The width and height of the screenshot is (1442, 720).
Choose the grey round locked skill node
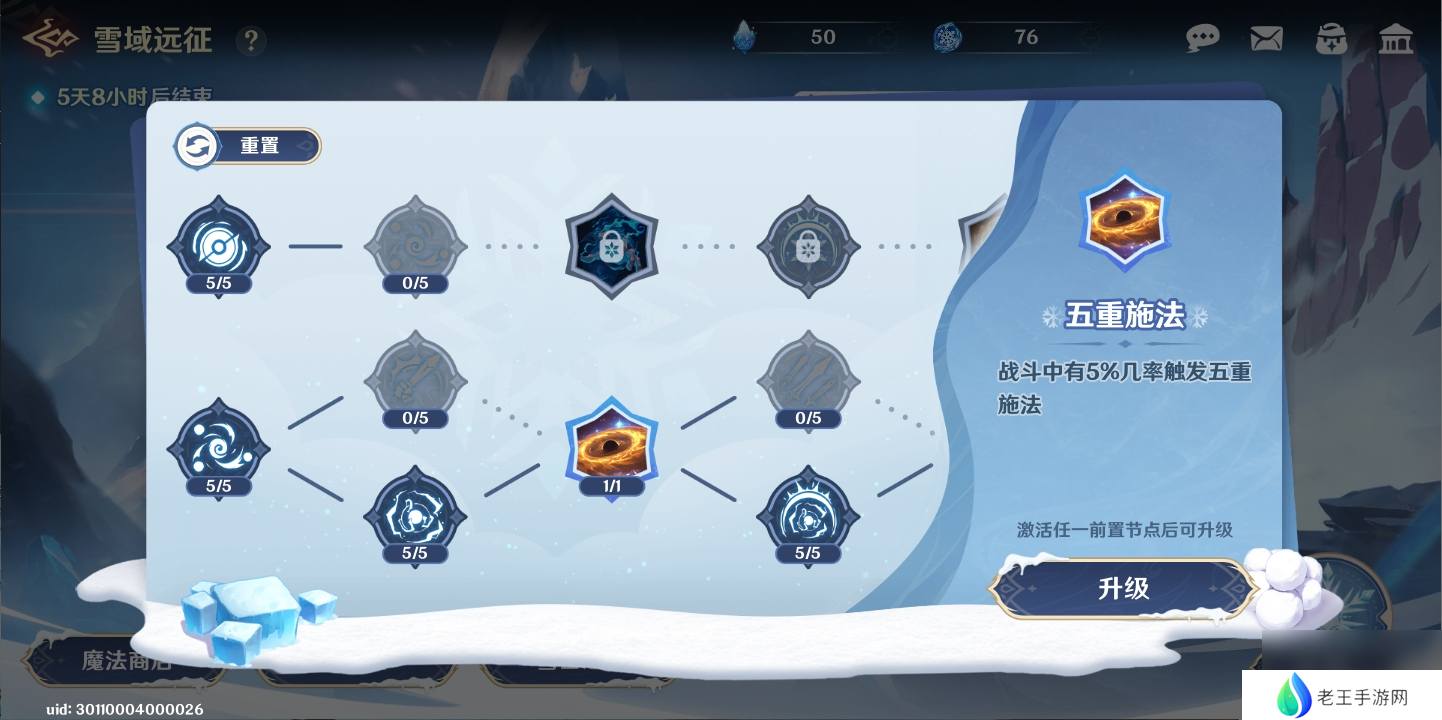tap(808, 246)
